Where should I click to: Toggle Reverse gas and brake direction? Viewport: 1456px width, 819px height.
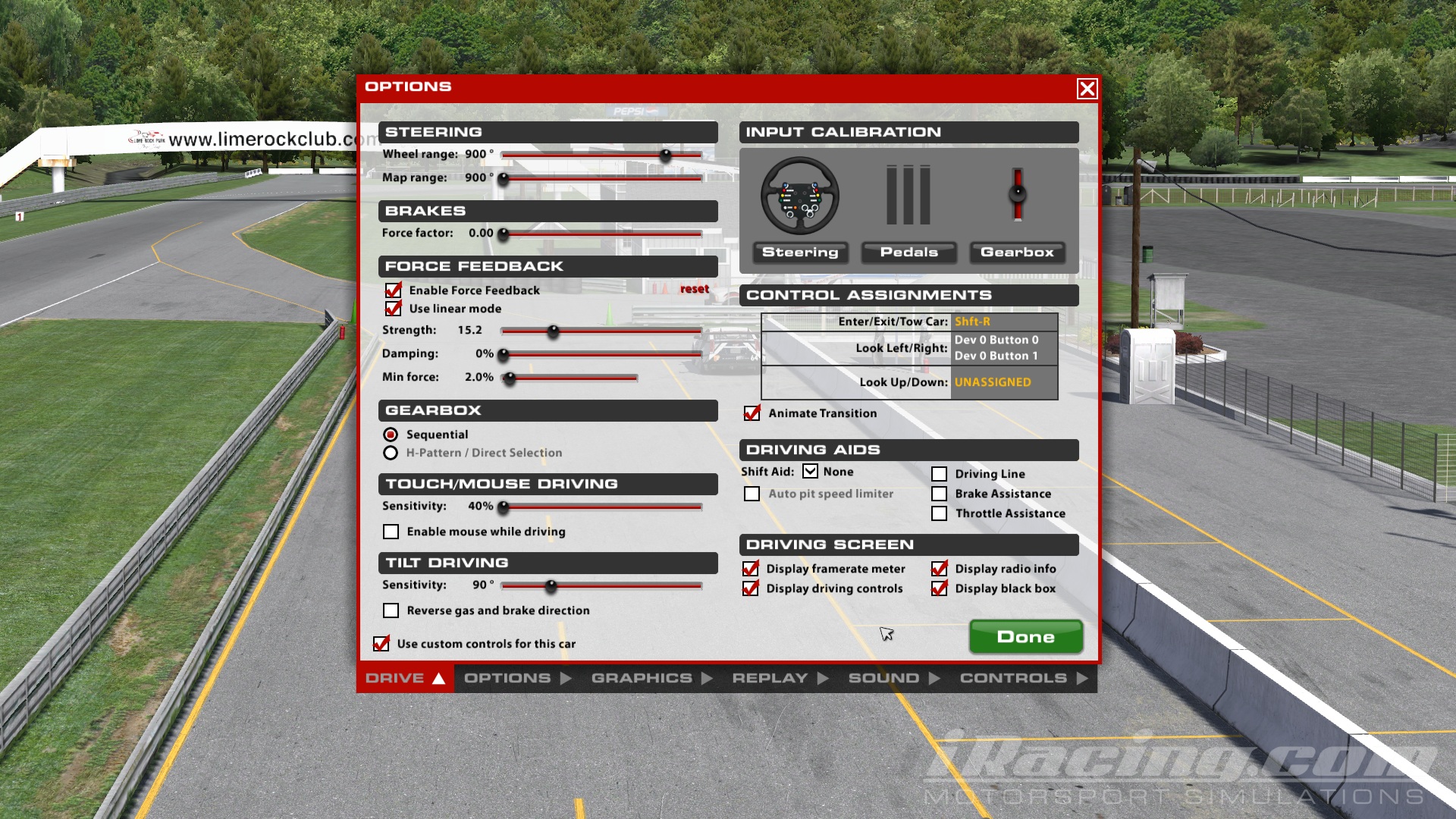391,610
